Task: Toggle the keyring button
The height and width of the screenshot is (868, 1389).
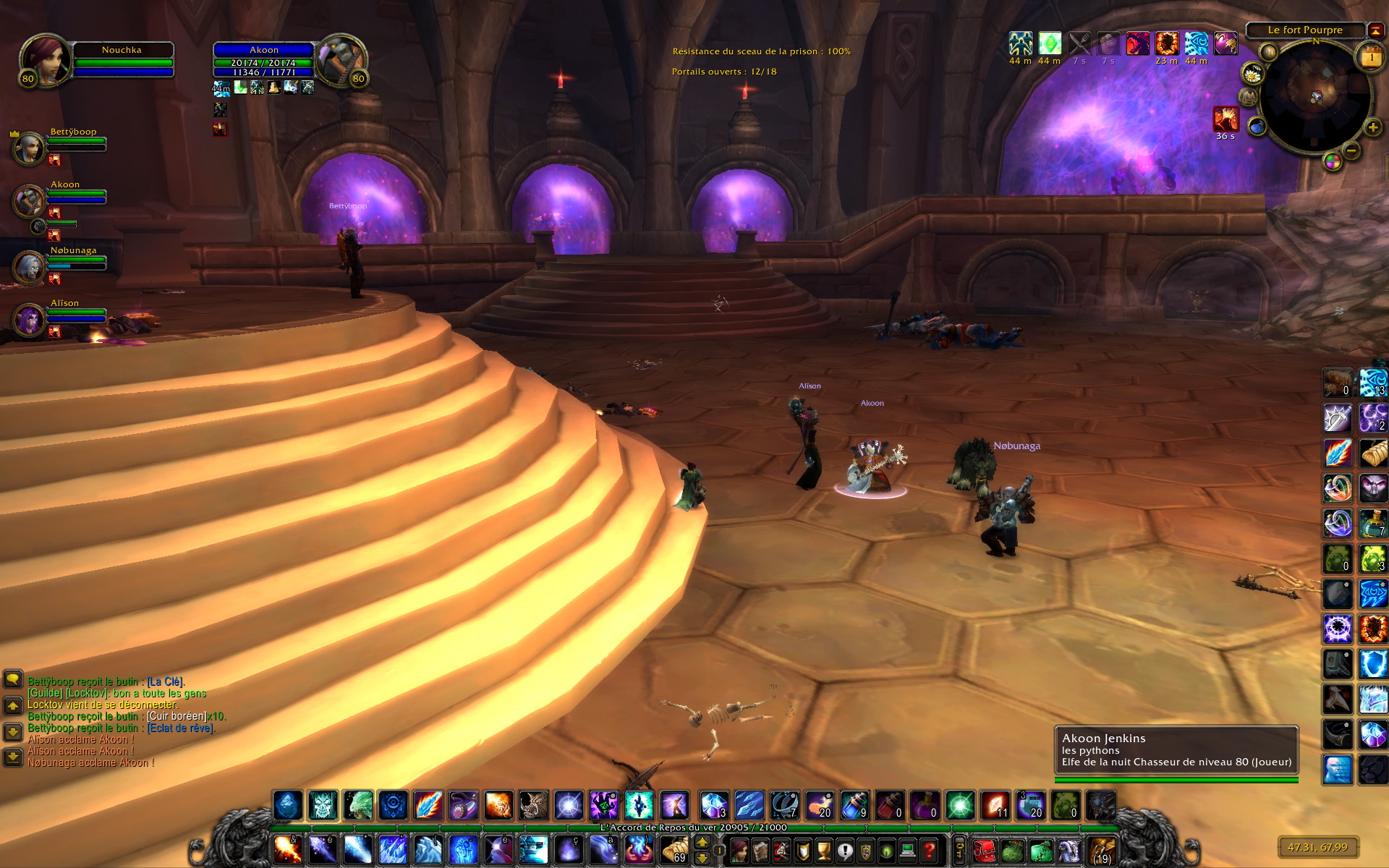Action: [960, 850]
